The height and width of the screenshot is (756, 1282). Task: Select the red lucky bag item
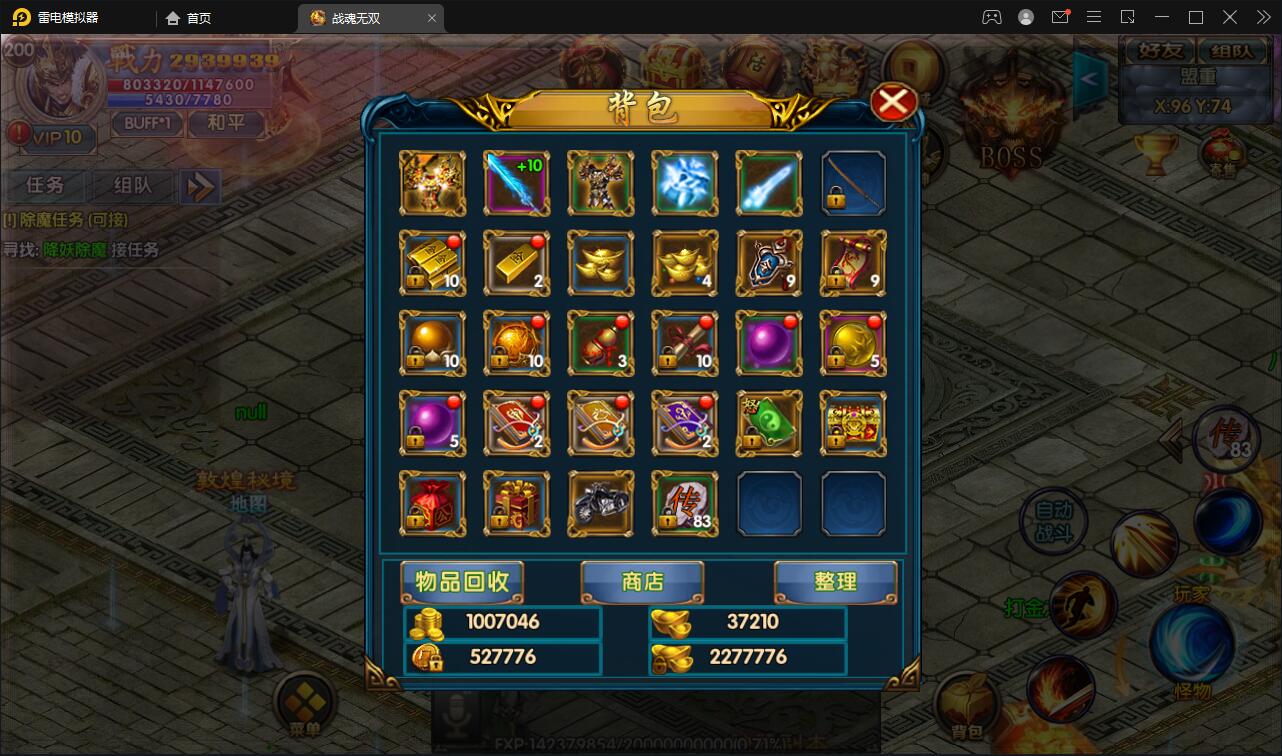(432, 504)
